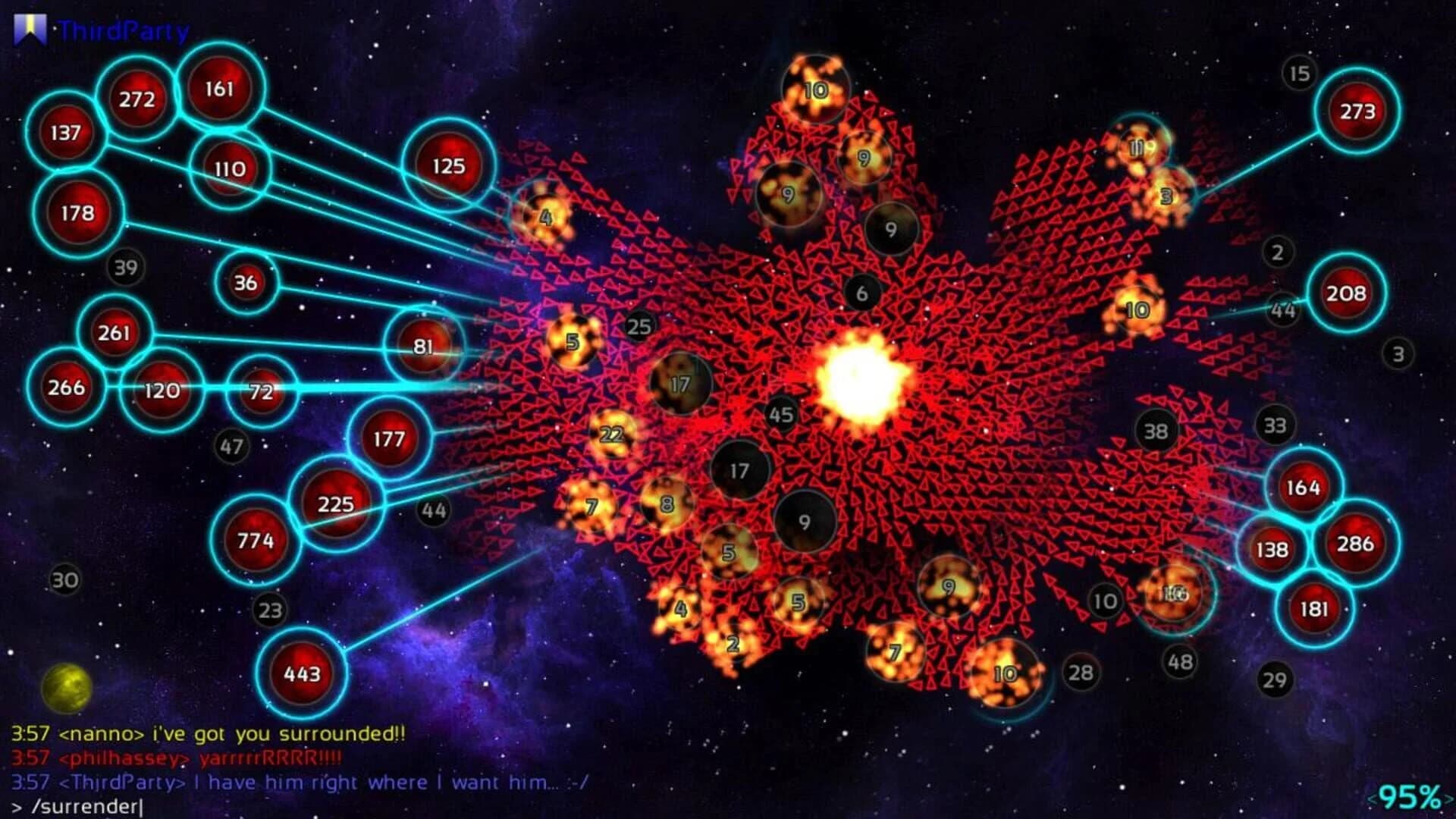Click the small neutral planet labeled 15

click(1299, 72)
